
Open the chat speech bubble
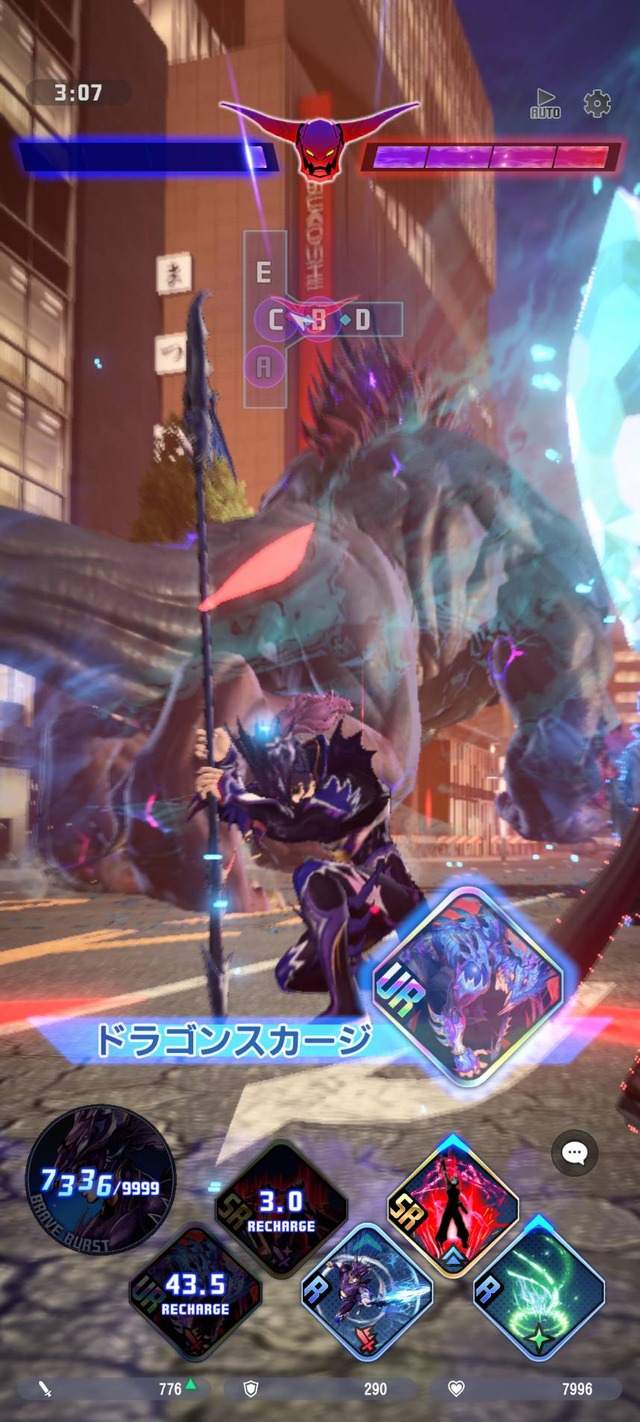pyautogui.click(x=575, y=1153)
